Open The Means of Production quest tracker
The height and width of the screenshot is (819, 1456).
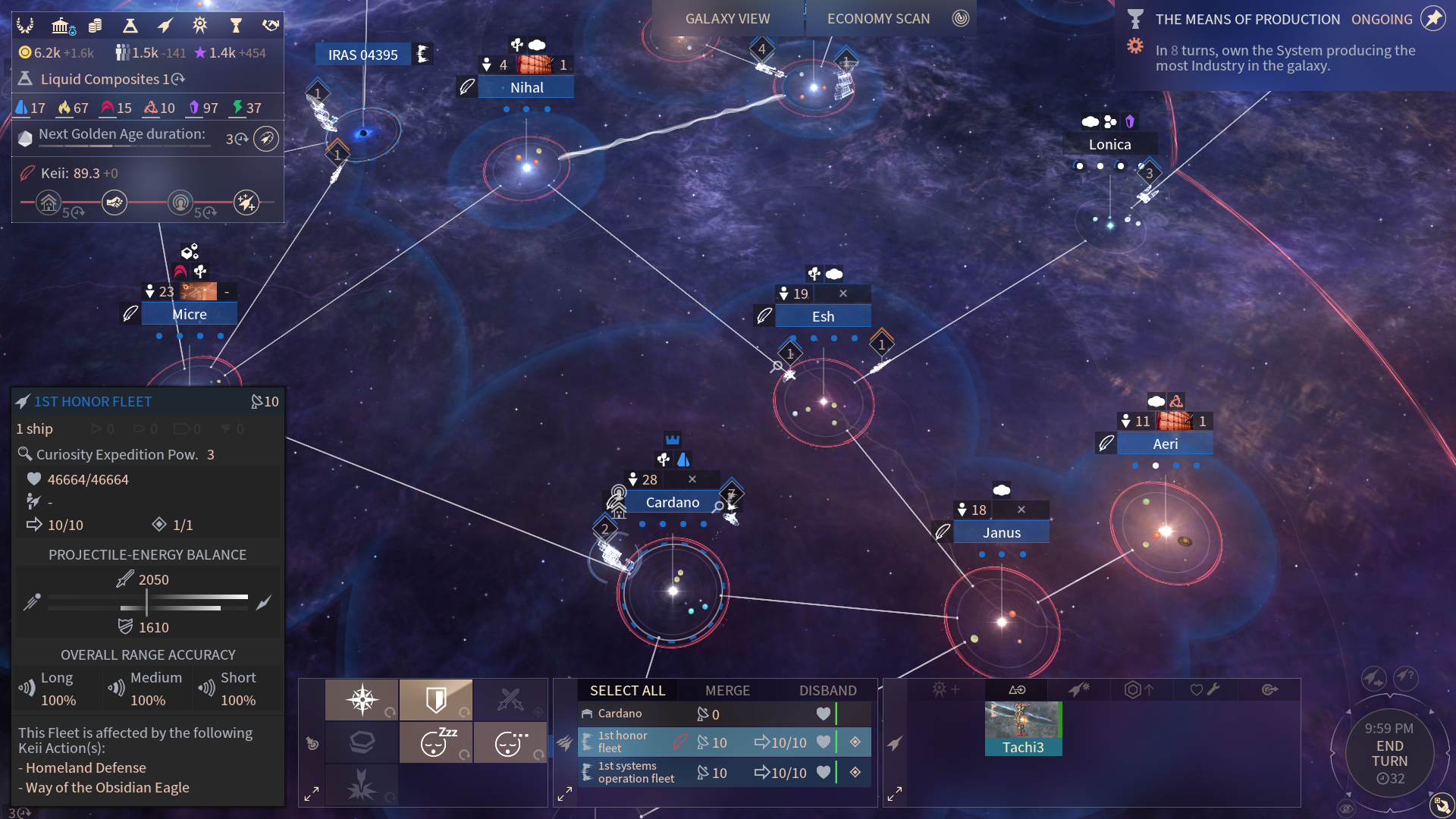tap(1247, 19)
